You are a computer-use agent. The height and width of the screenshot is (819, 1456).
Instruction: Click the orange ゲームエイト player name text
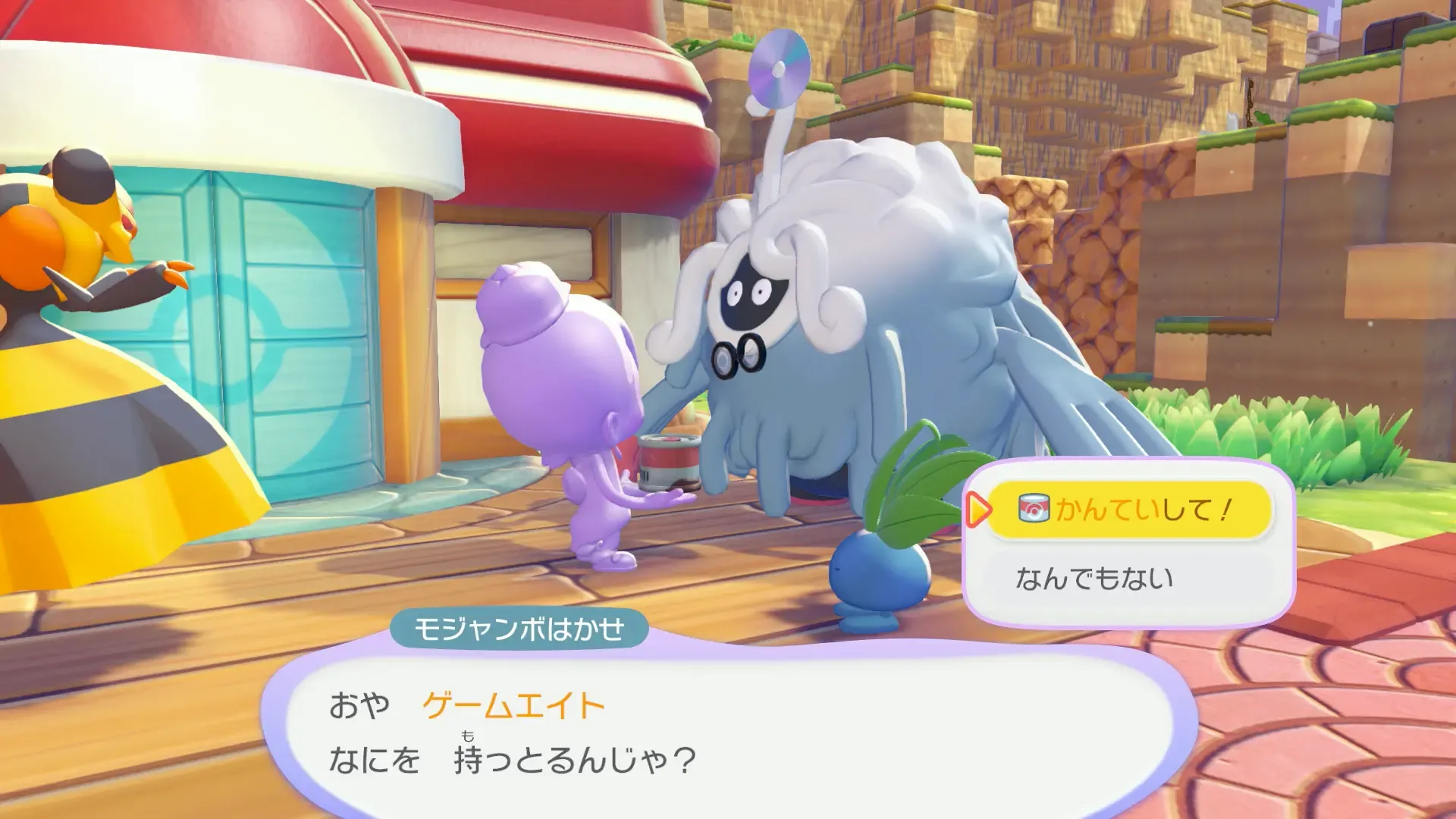pyautogui.click(x=508, y=704)
